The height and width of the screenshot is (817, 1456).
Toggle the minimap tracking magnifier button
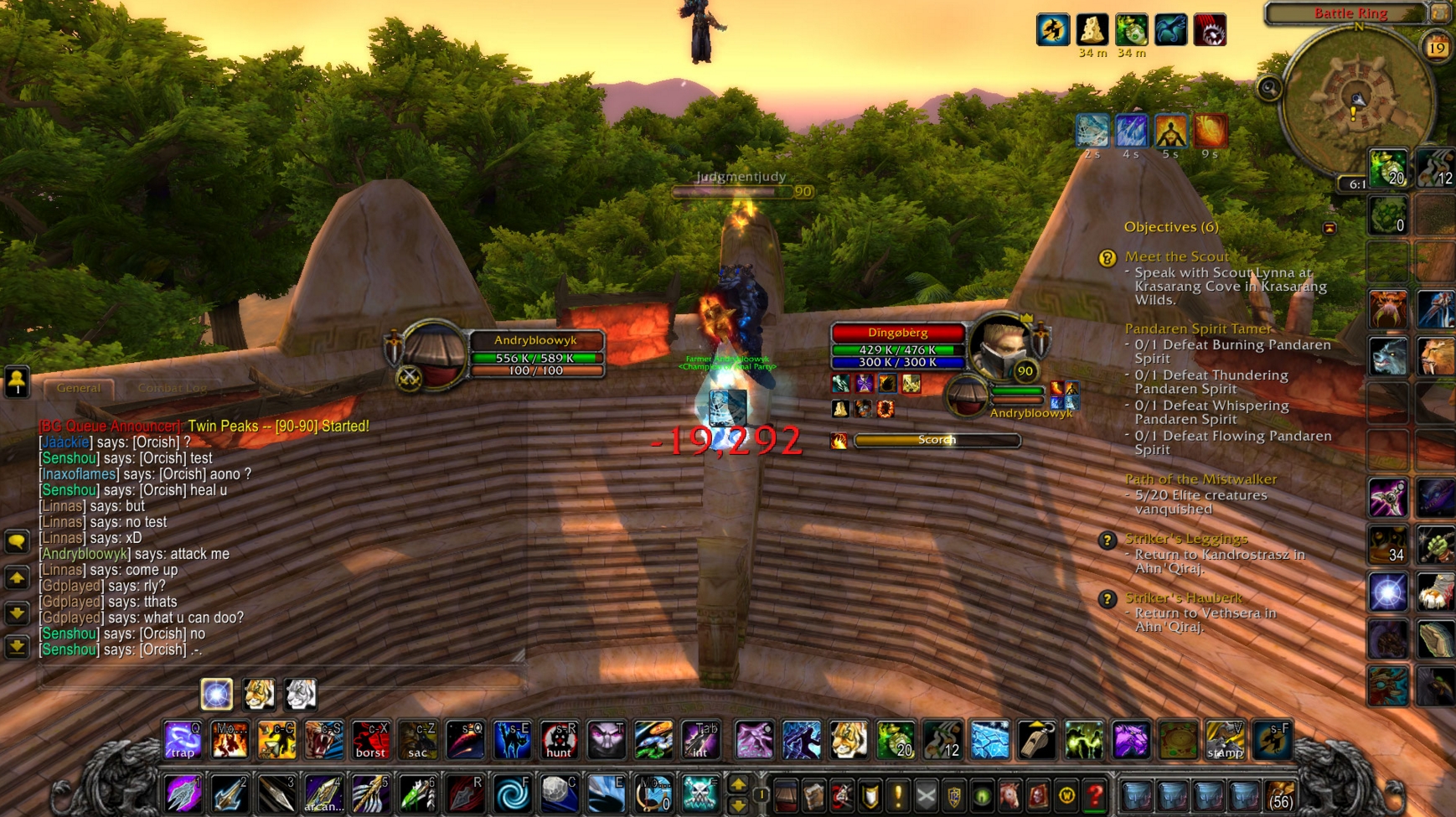(1268, 88)
